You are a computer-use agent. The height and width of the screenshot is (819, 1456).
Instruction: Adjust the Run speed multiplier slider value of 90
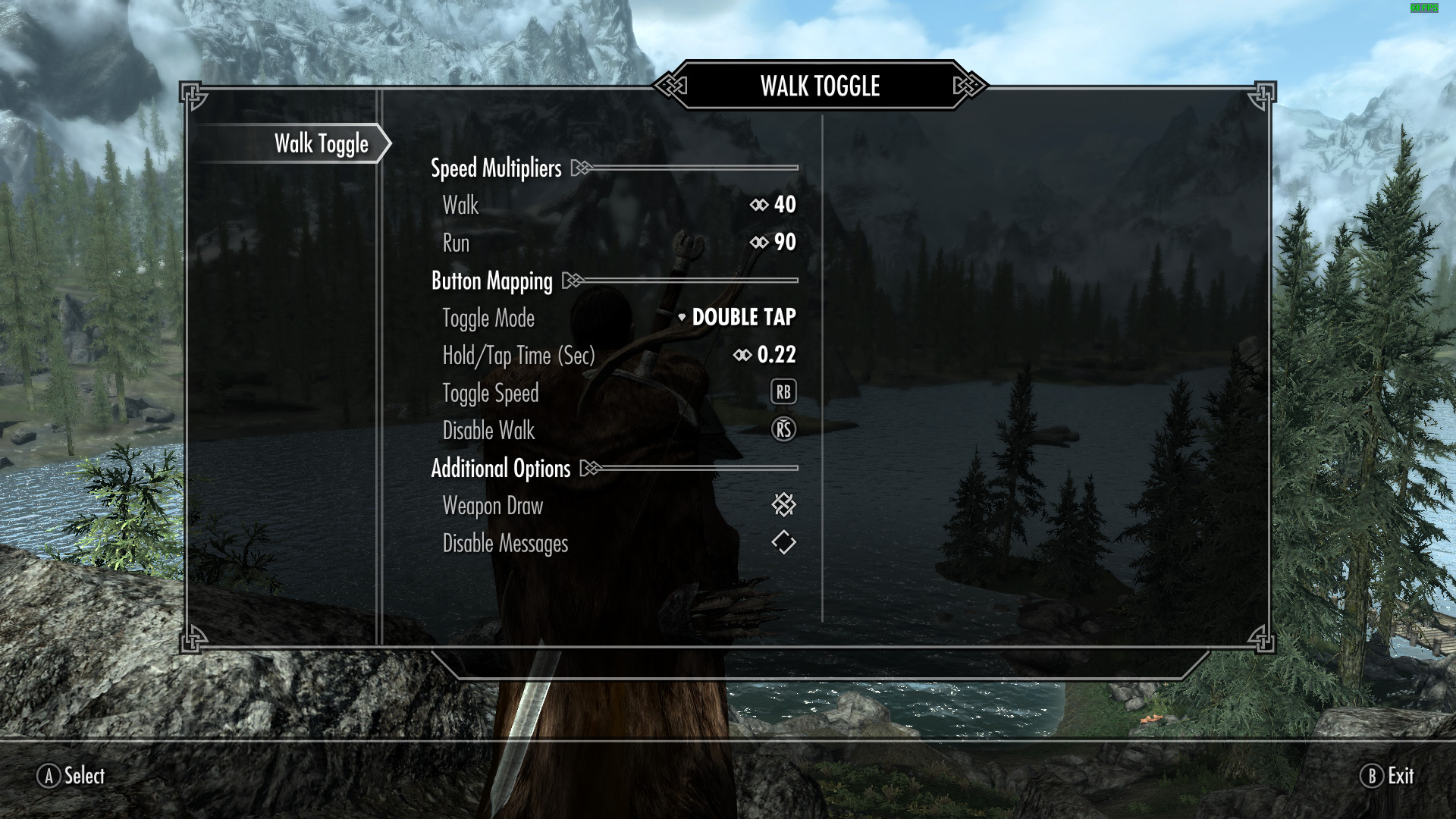785,242
